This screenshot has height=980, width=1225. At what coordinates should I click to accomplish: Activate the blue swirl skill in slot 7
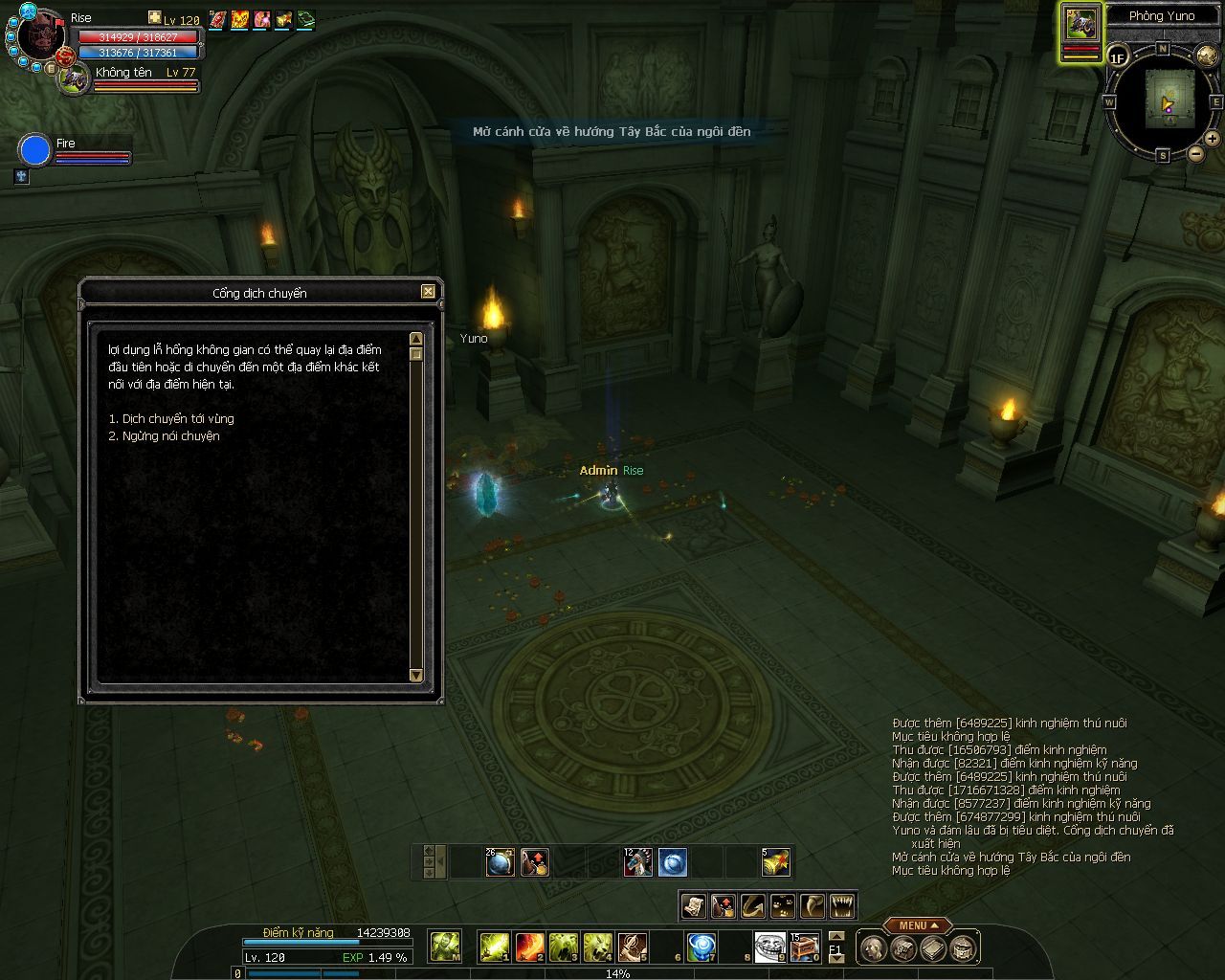702,947
